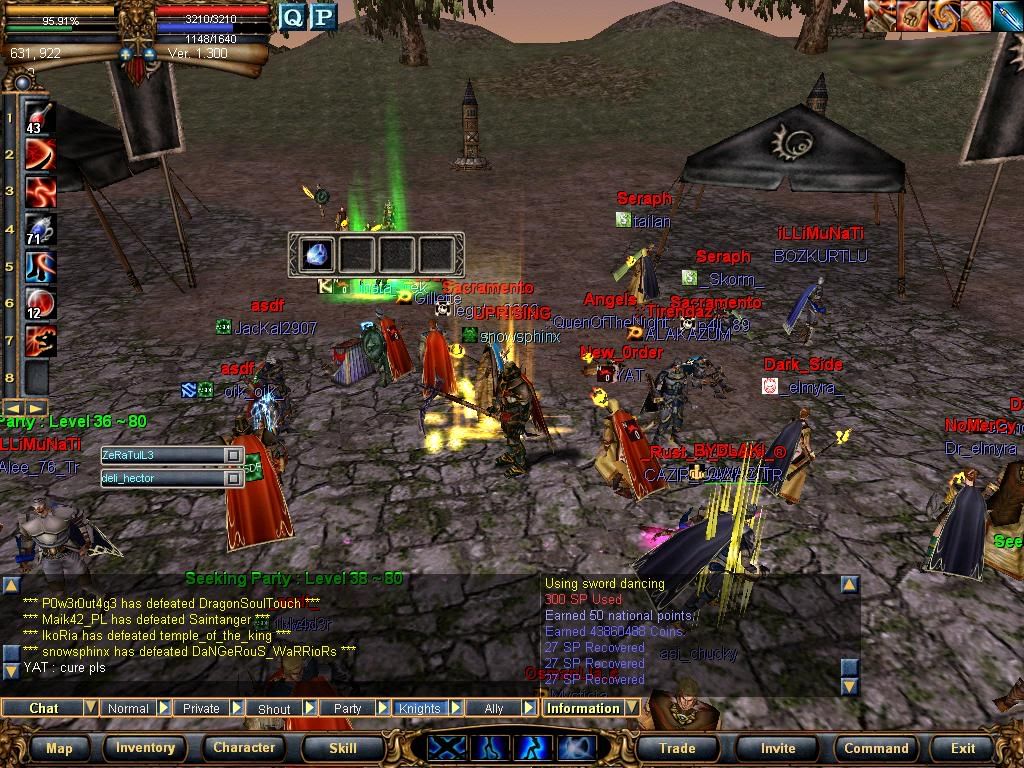Switch to Shout chat channel
Viewport: 1024px width, 768px height.
(x=274, y=708)
